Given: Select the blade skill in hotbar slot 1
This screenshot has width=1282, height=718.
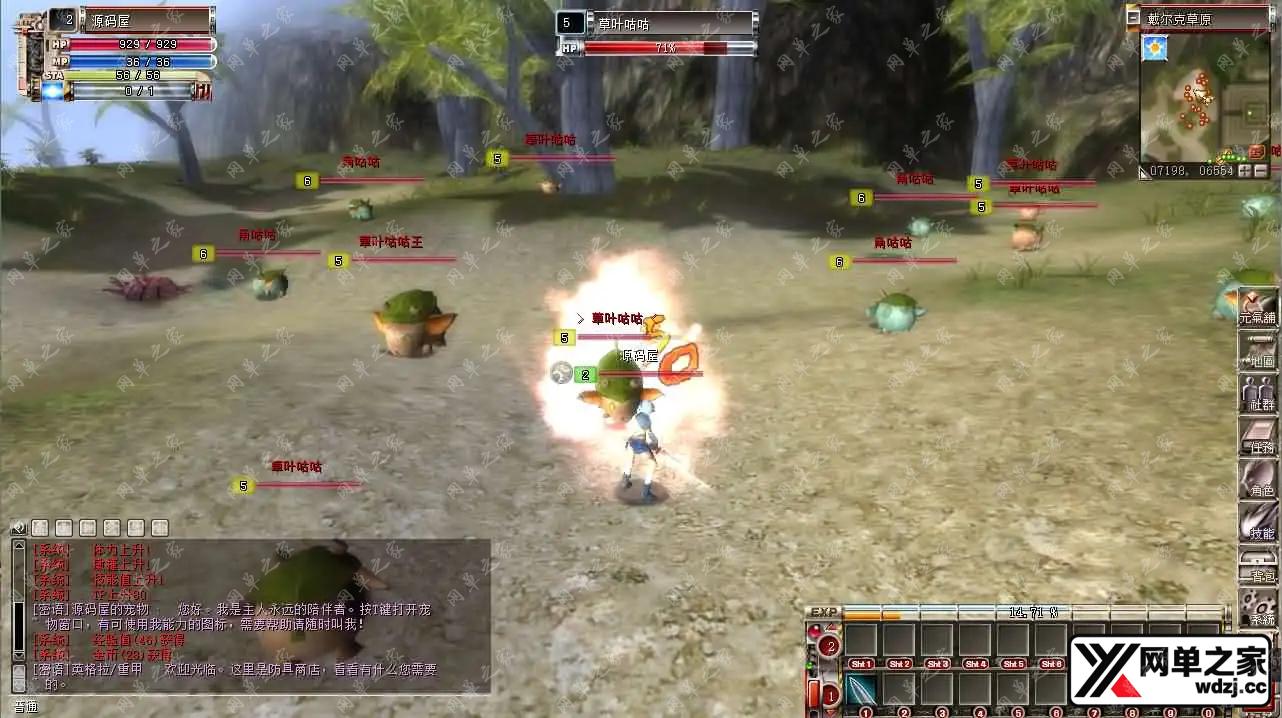Looking at the screenshot, I should (861, 689).
